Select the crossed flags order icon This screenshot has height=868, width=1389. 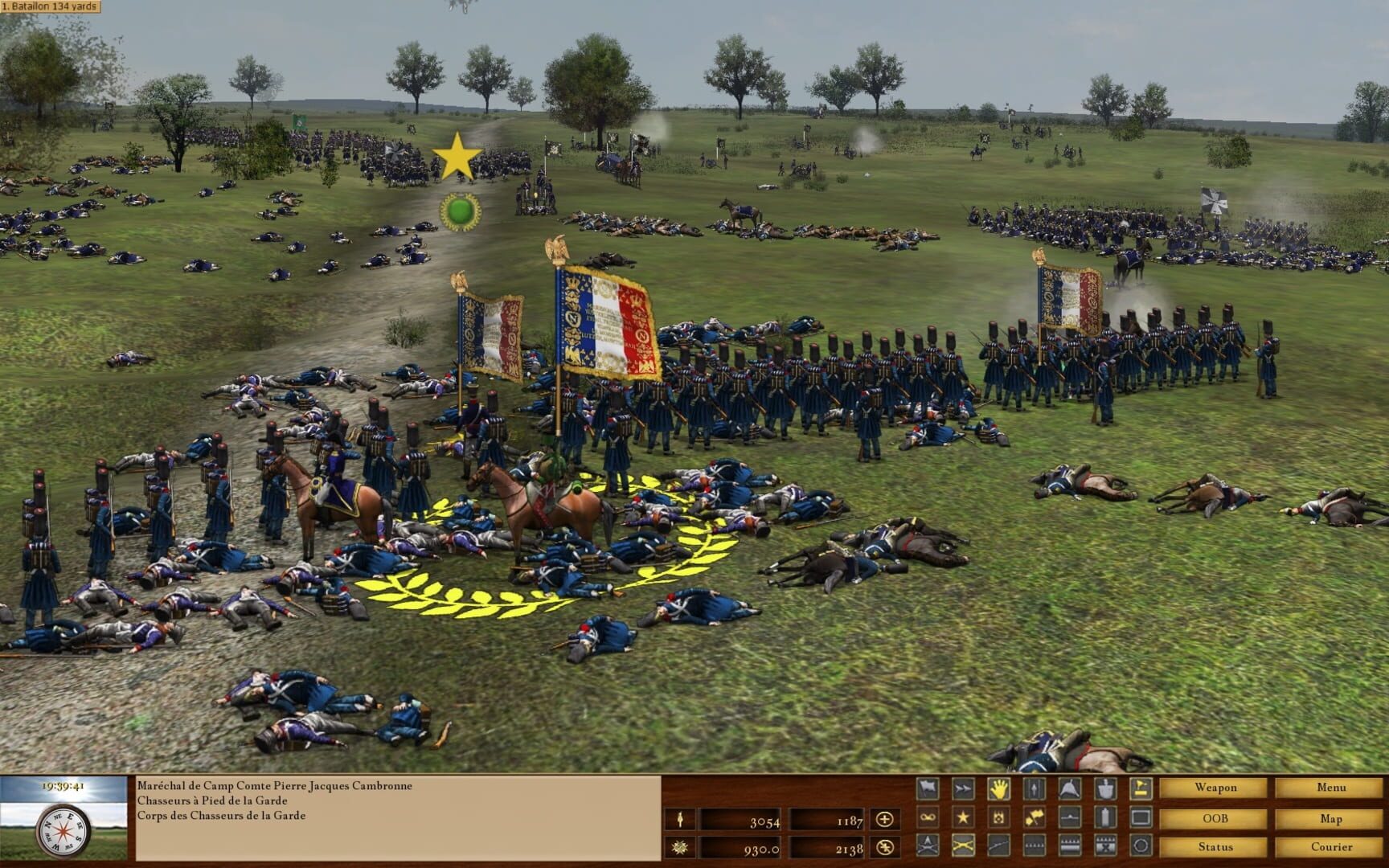point(1033,817)
